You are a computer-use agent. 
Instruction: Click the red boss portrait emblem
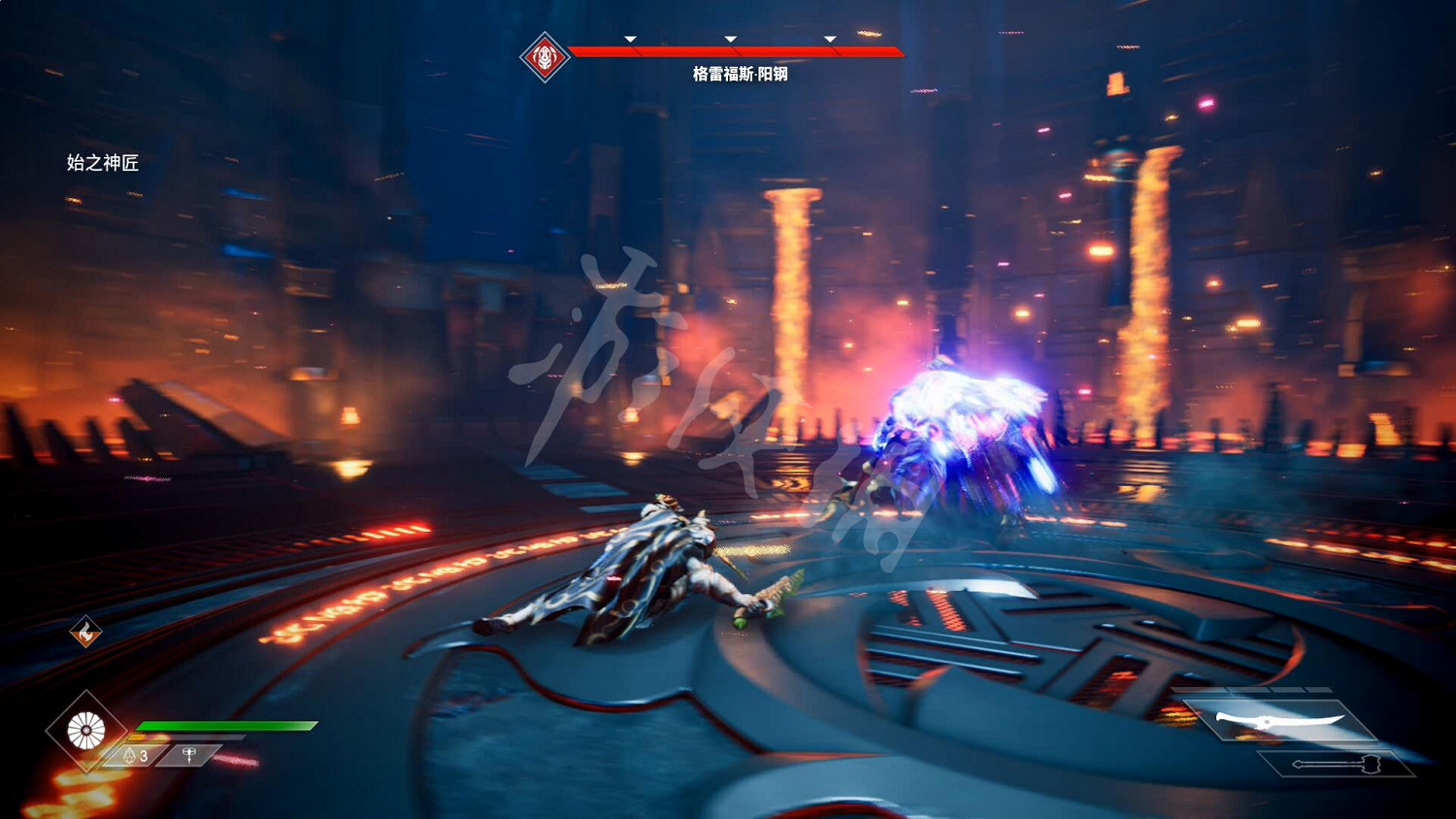545,57
